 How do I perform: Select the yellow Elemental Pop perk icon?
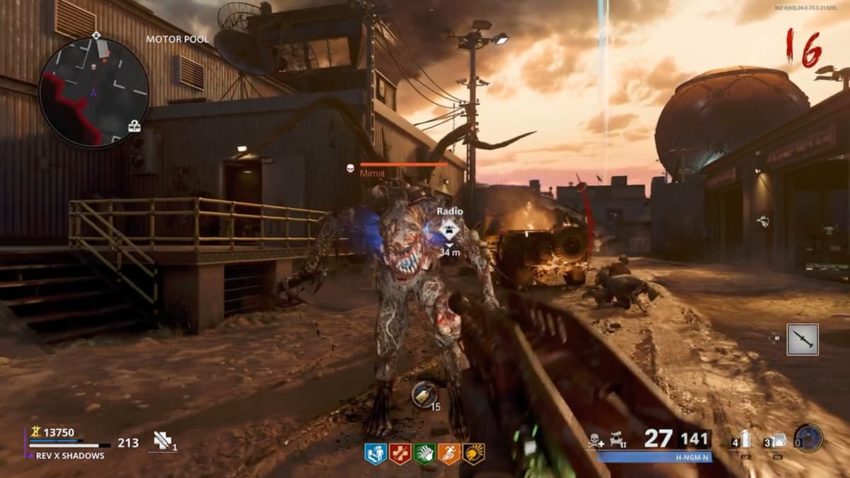(x=473, y=453)
